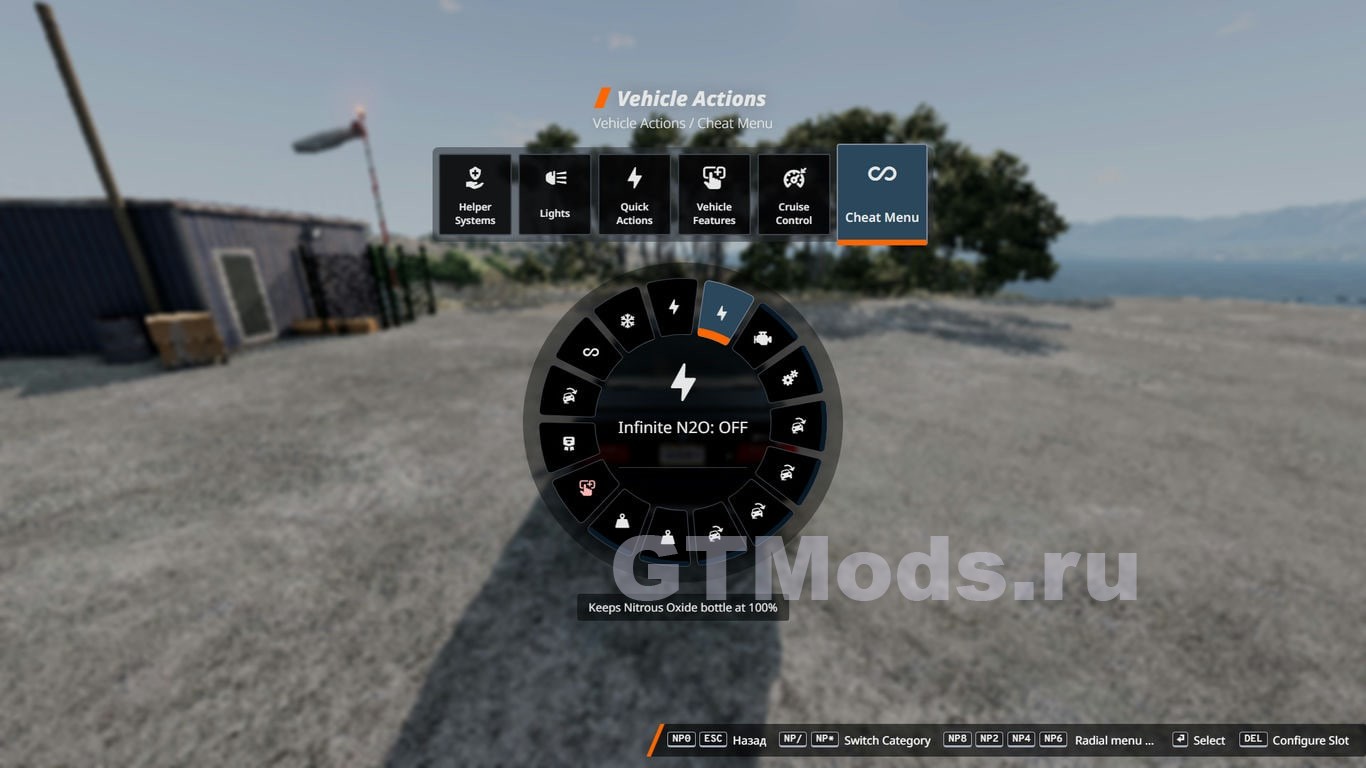1366x768 pixels.
Task: Select the pink hand-plus radial slot
Action: 587,487
